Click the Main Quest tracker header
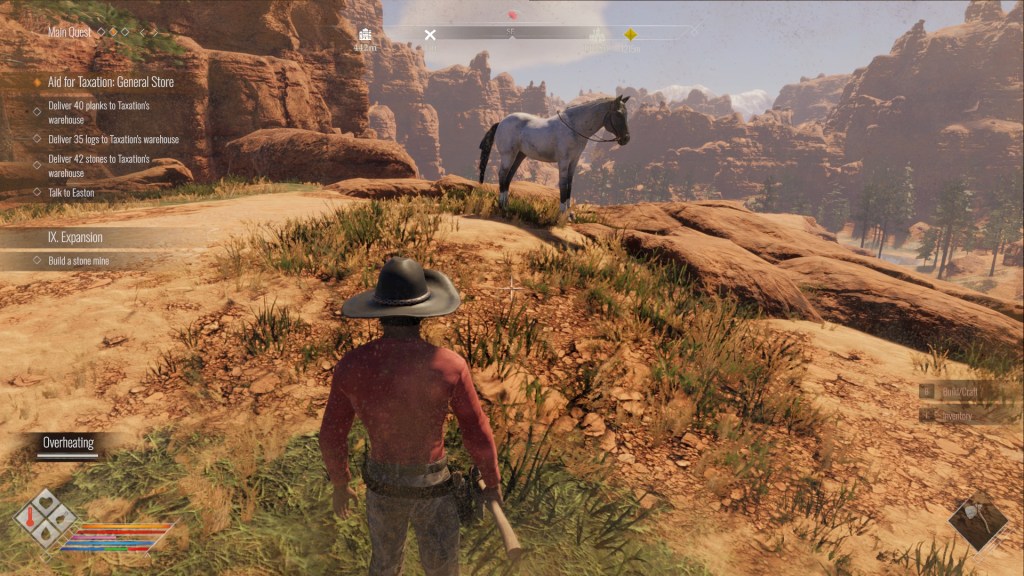Image resolution: width=1024 pixels, height=576 pixels. [x=70, y=32]
